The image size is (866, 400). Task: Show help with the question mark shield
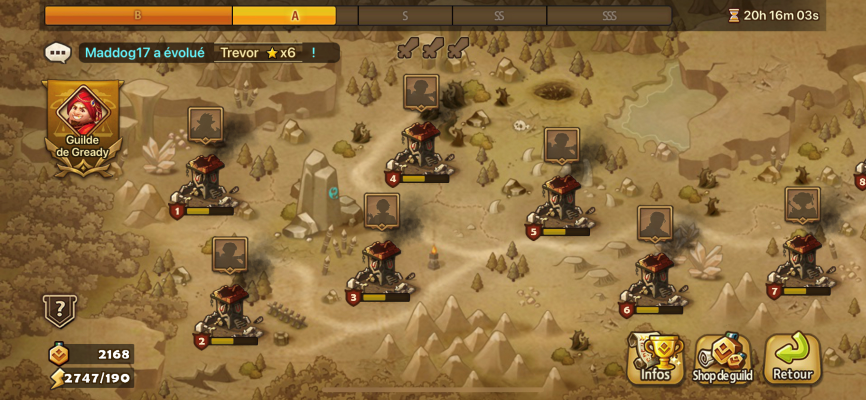click(x=59, y=310)
